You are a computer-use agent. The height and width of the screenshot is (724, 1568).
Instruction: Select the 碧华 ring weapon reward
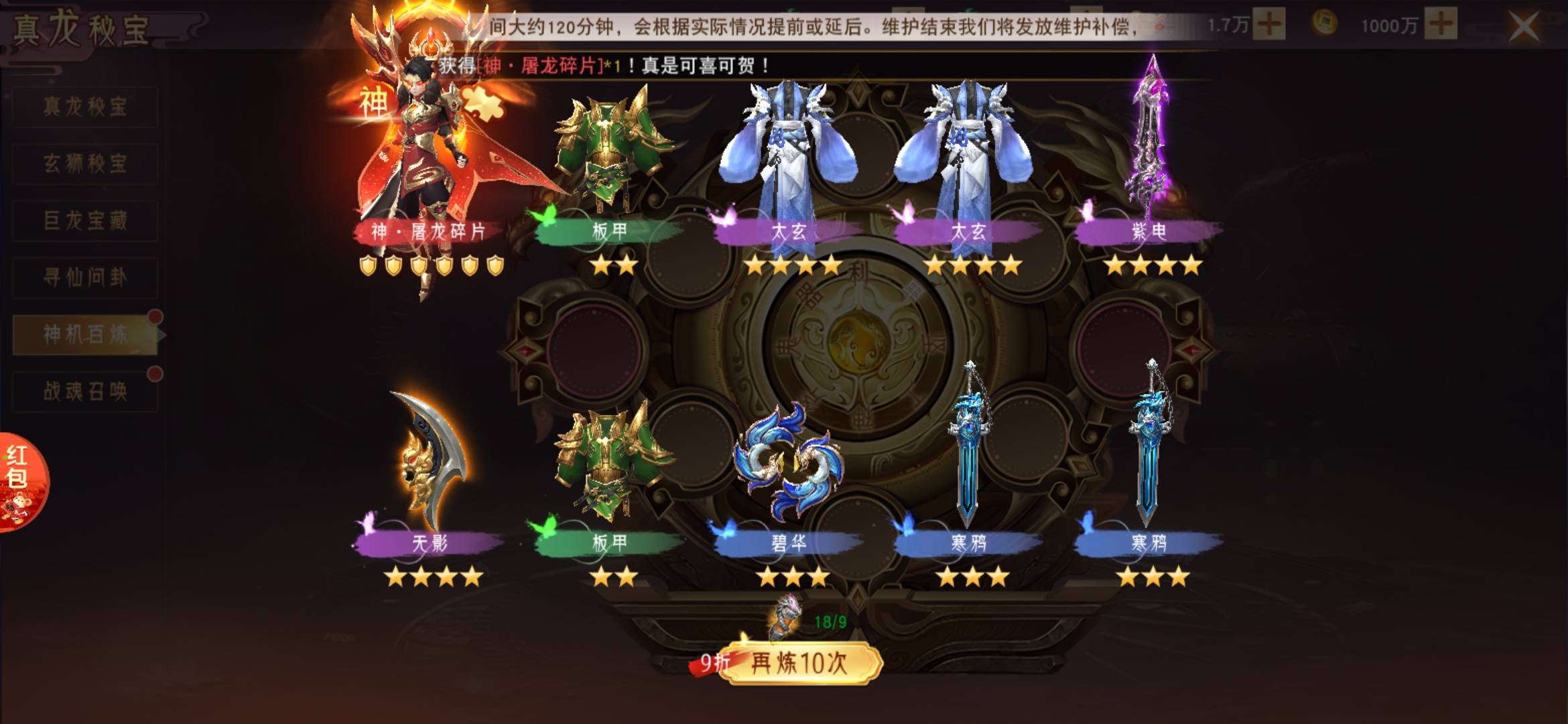coord(789,463)
